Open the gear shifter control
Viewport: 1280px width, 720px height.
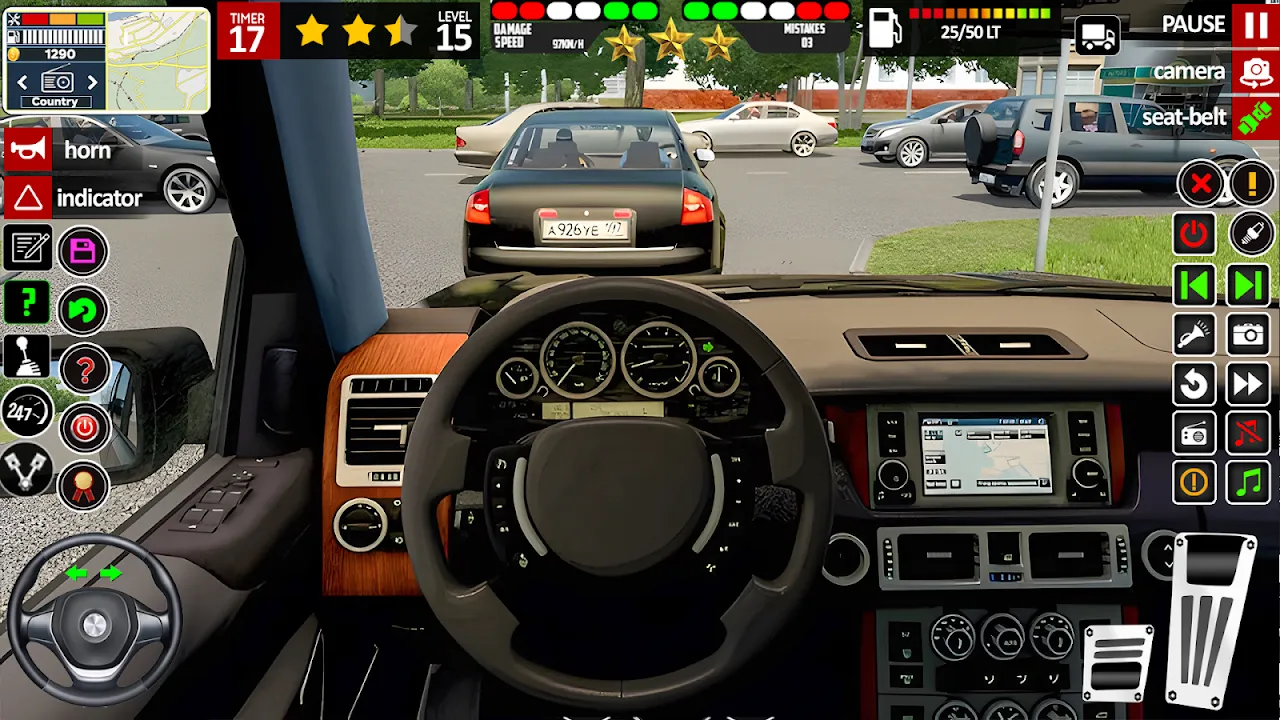(x=27, y=356)
